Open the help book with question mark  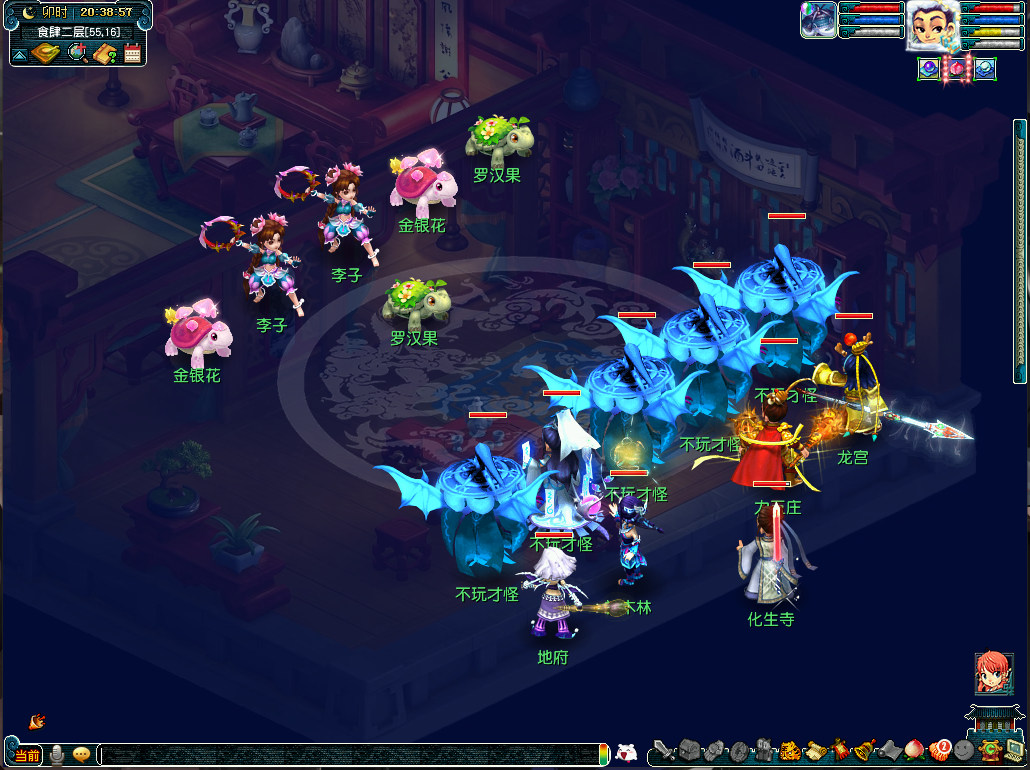coord(105,53)
